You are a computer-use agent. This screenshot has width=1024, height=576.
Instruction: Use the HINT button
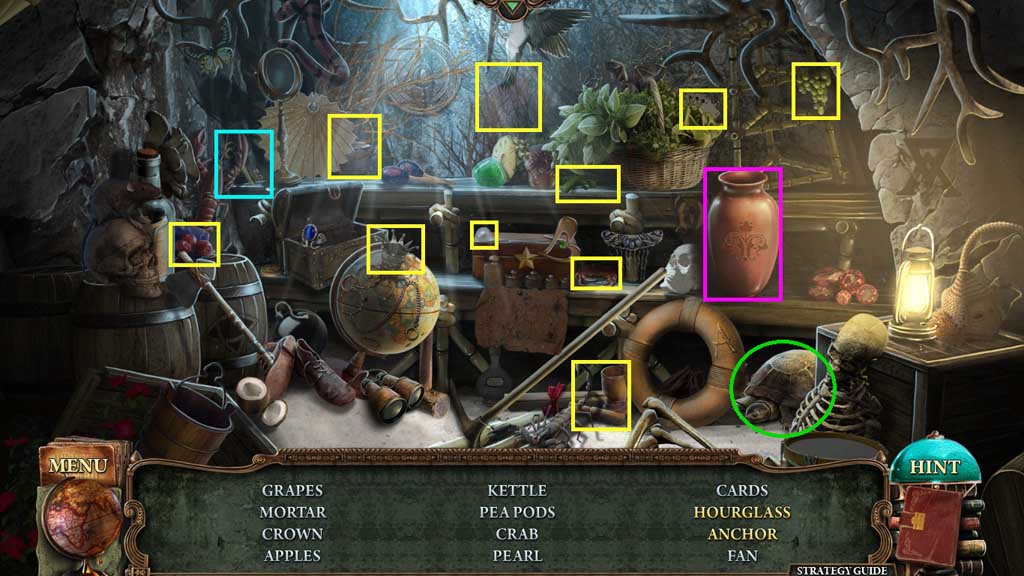click(934, 467)
